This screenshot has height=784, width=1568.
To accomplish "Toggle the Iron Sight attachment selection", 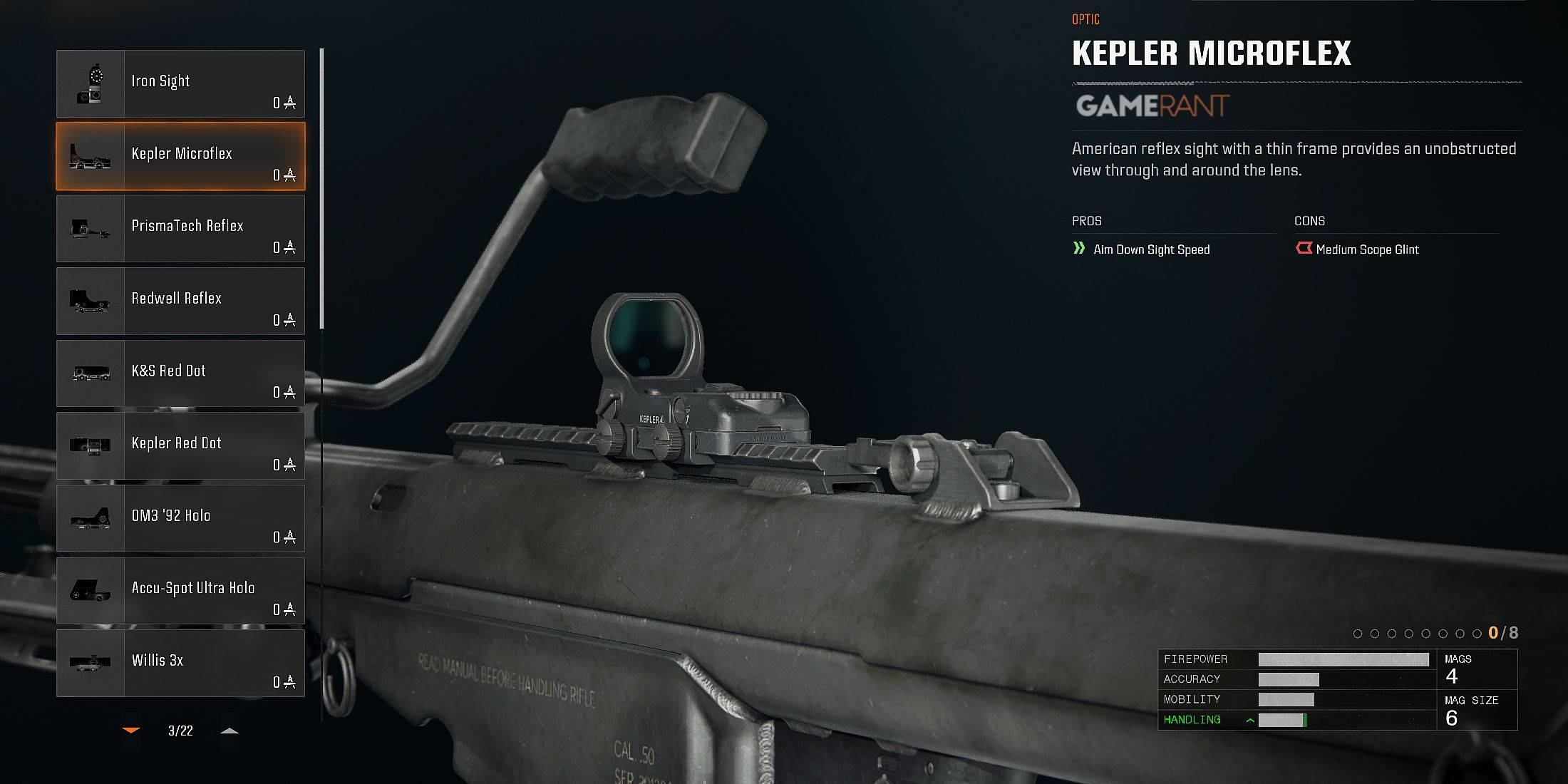I will 200,83.
